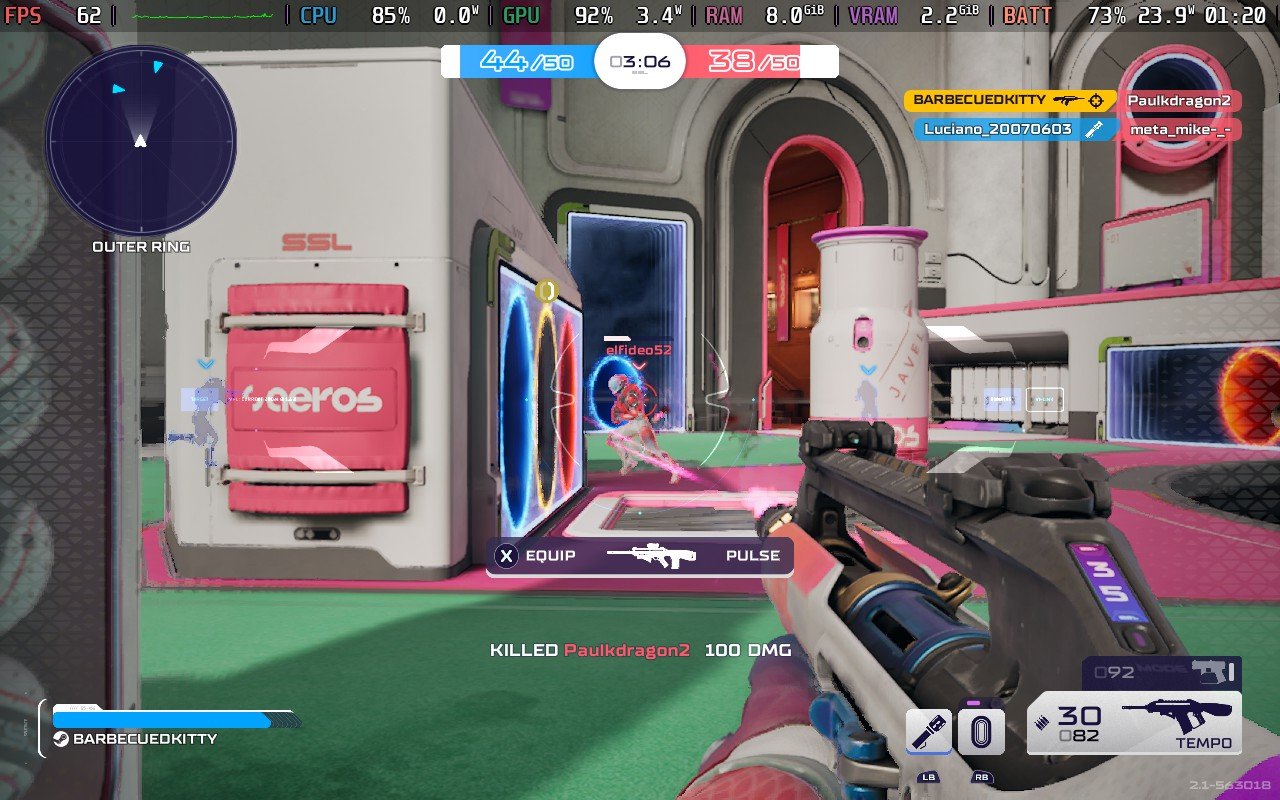Click the crosshair icon beside BARBECUEDKITTY's kill entry
Viewport: 1280px width, 800px height.
tap(1096, 100)
